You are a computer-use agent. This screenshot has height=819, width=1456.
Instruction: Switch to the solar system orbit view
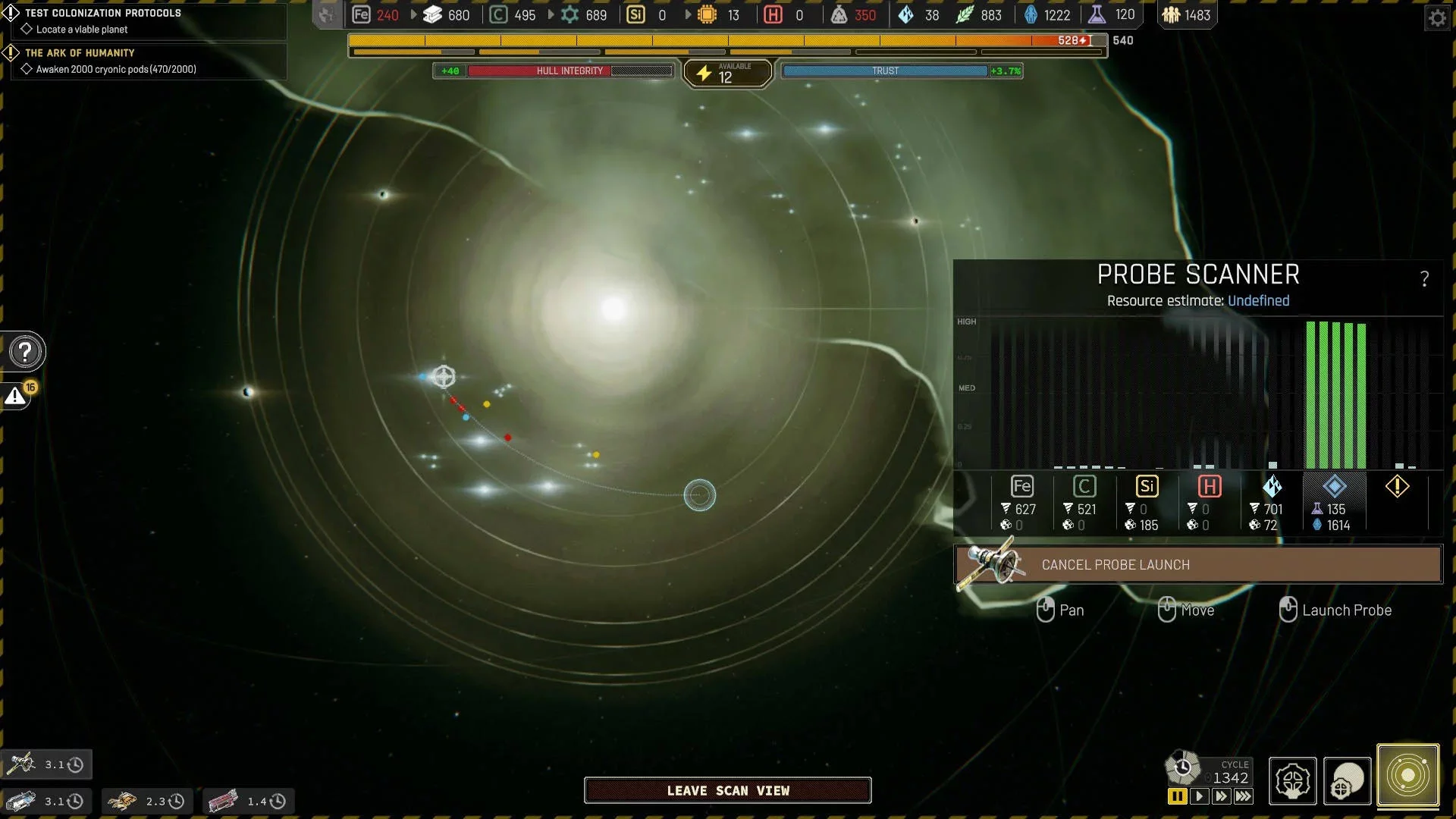1407,776
